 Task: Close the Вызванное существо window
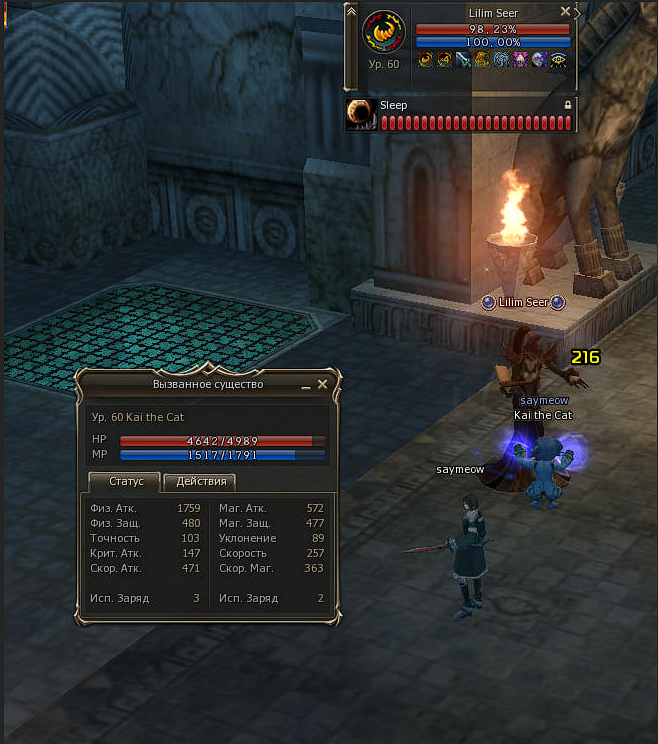[x=322, y=384]
